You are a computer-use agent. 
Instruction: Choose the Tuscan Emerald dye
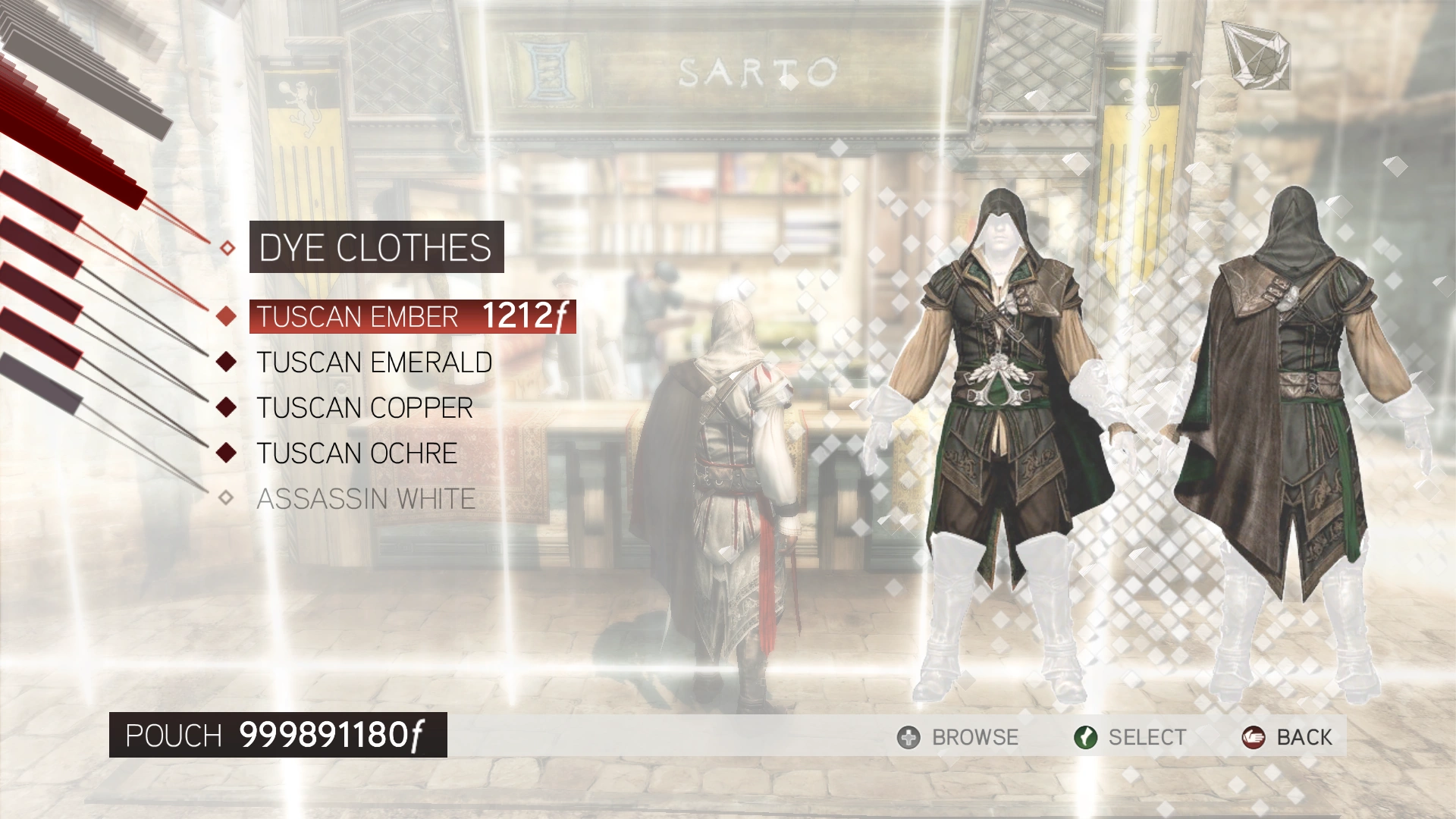[374, 362]
